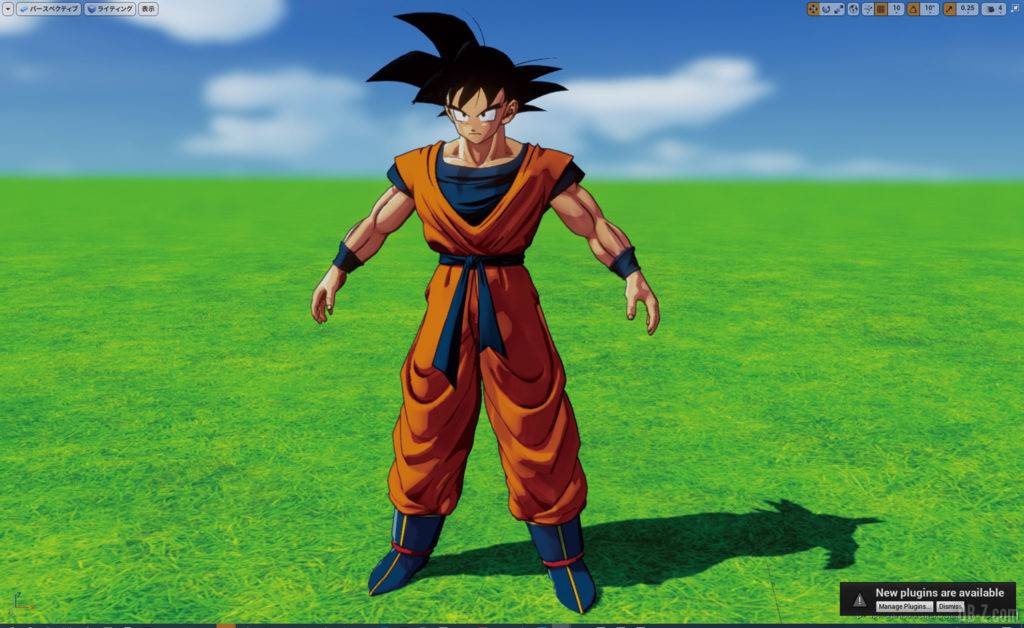Image resolution: width=1024 pixels, height=628 pixels.
Task: Open the ライティング lighting mode menu
Action: click(110, 9)
